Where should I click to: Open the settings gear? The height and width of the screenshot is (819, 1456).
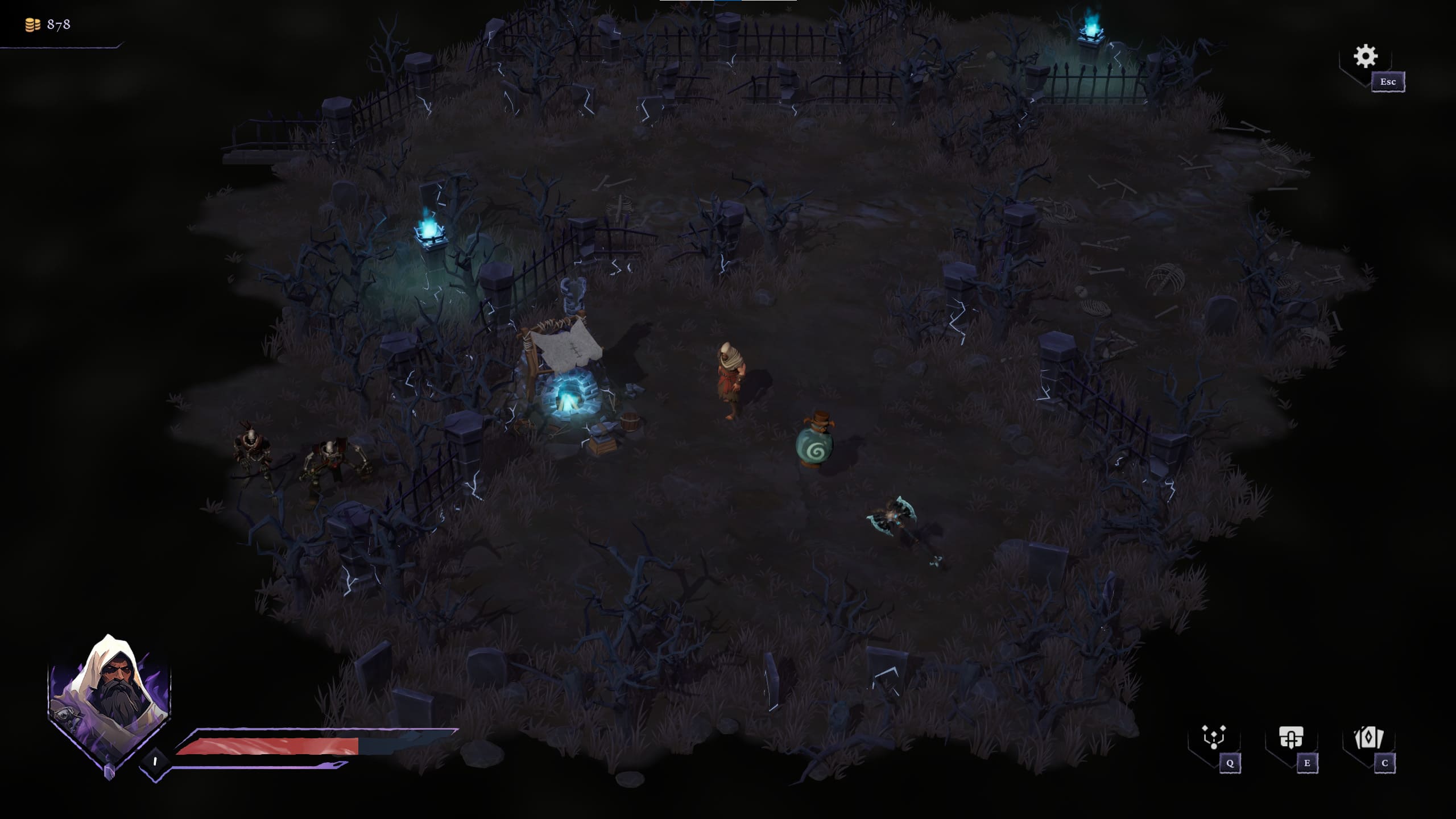(1366, 56)
